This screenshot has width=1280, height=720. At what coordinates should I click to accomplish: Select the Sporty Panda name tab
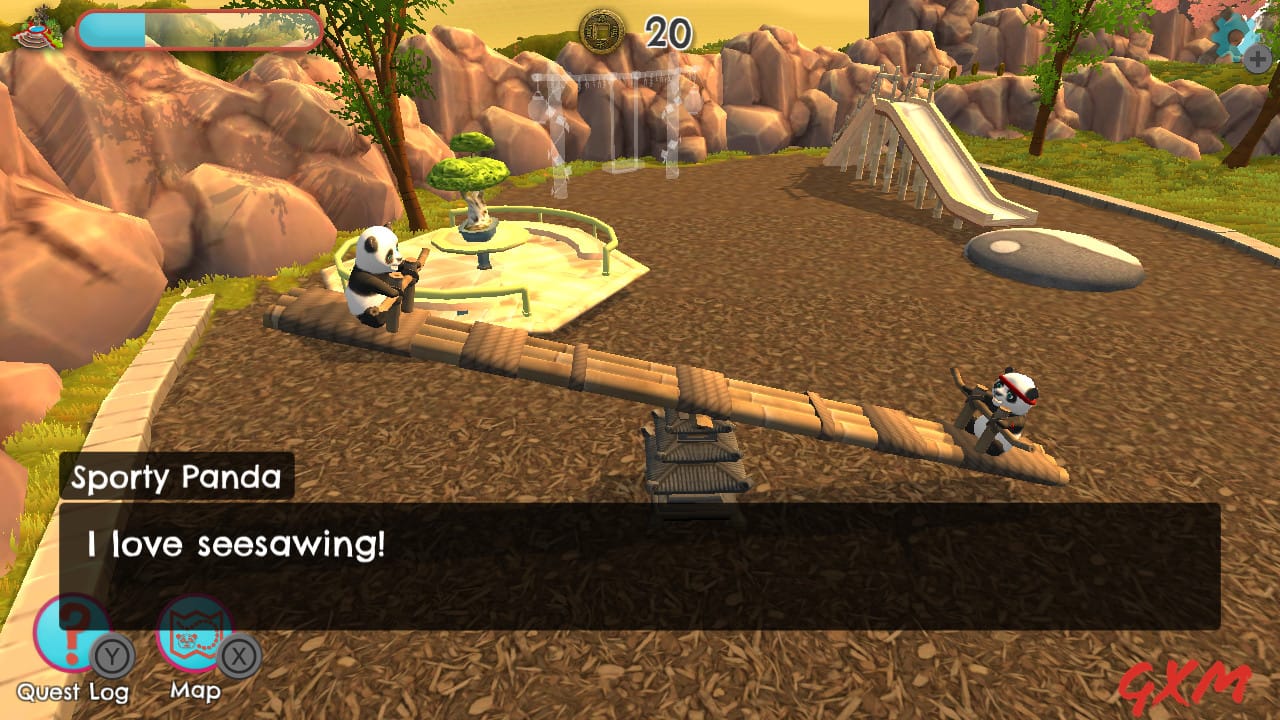coord(174,477)
